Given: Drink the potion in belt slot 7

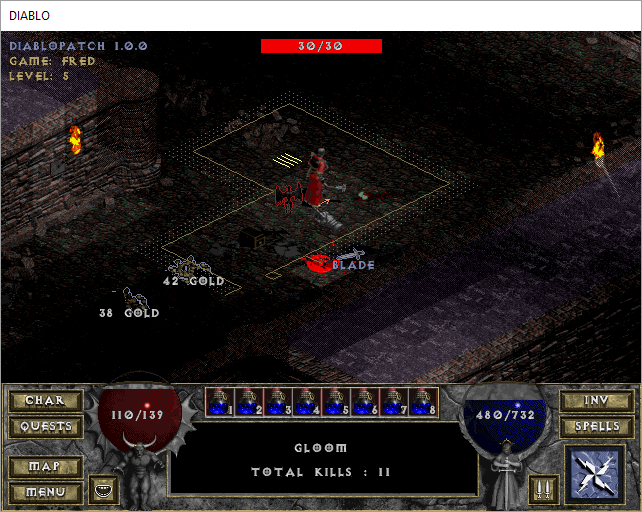Looking at the screenshot, I should point(395,402).
